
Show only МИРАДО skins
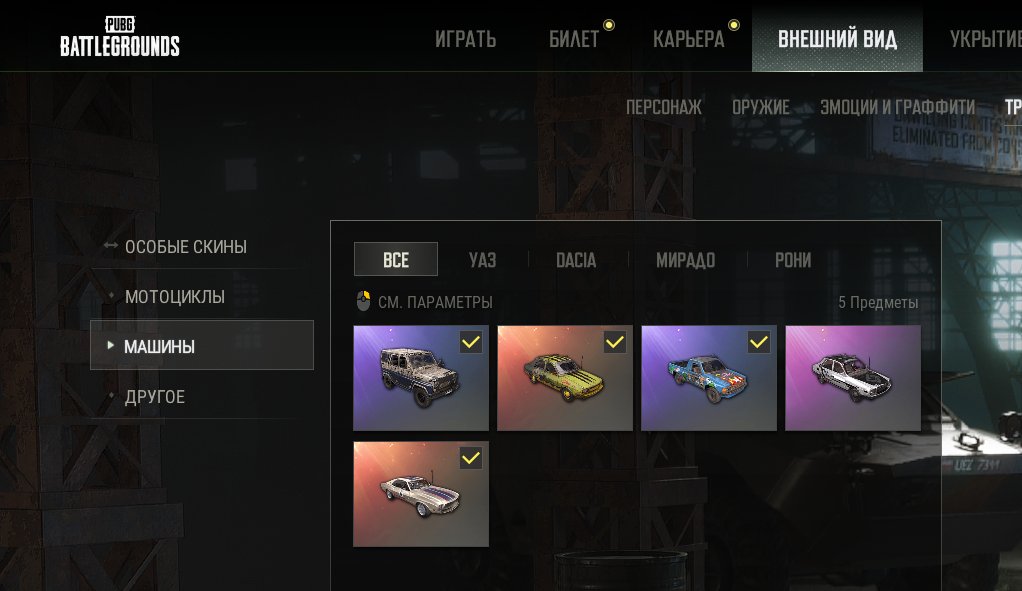(x=685, y=260)
